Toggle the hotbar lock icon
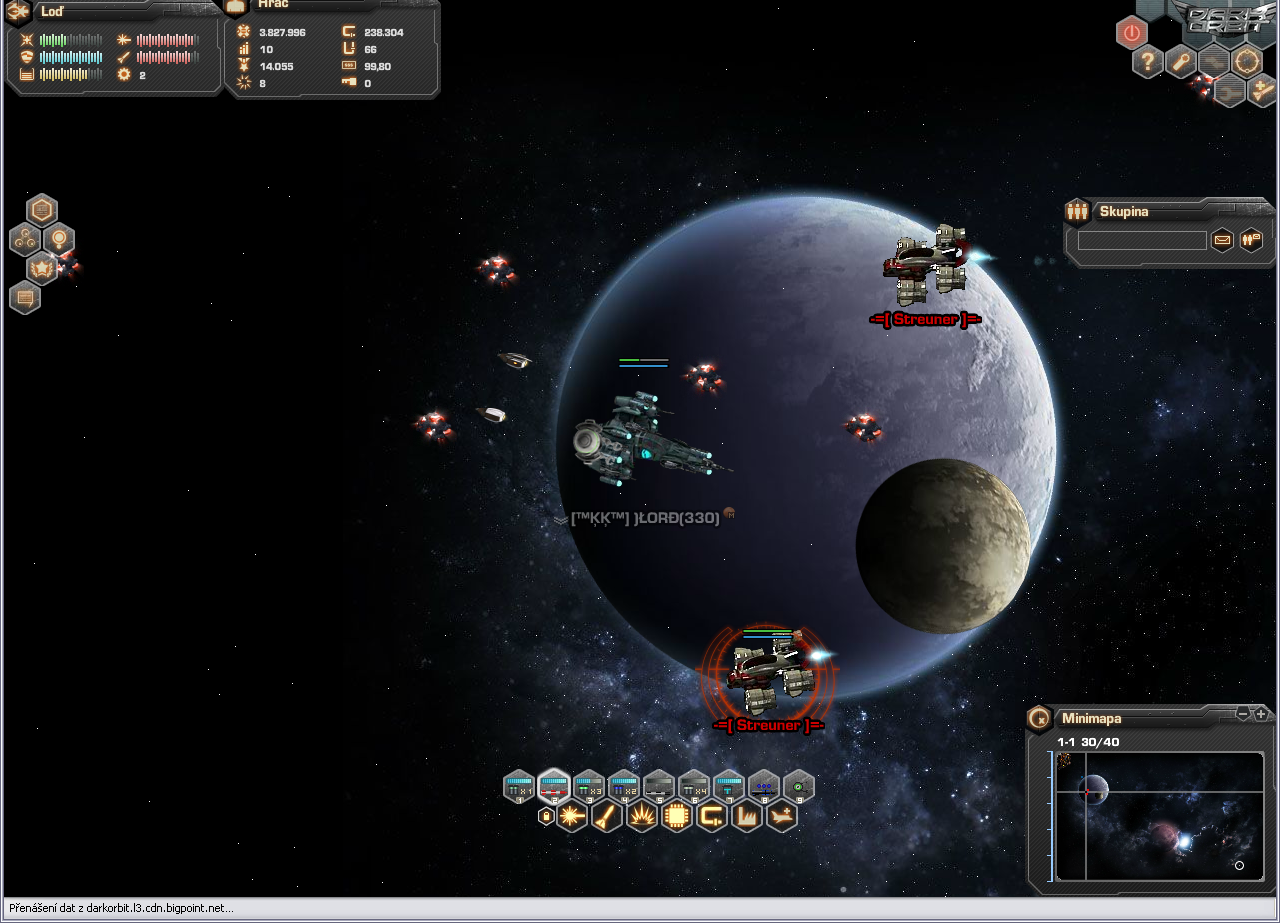Image resolution: width=1280 pixels, height=923 pixels. 546,816
